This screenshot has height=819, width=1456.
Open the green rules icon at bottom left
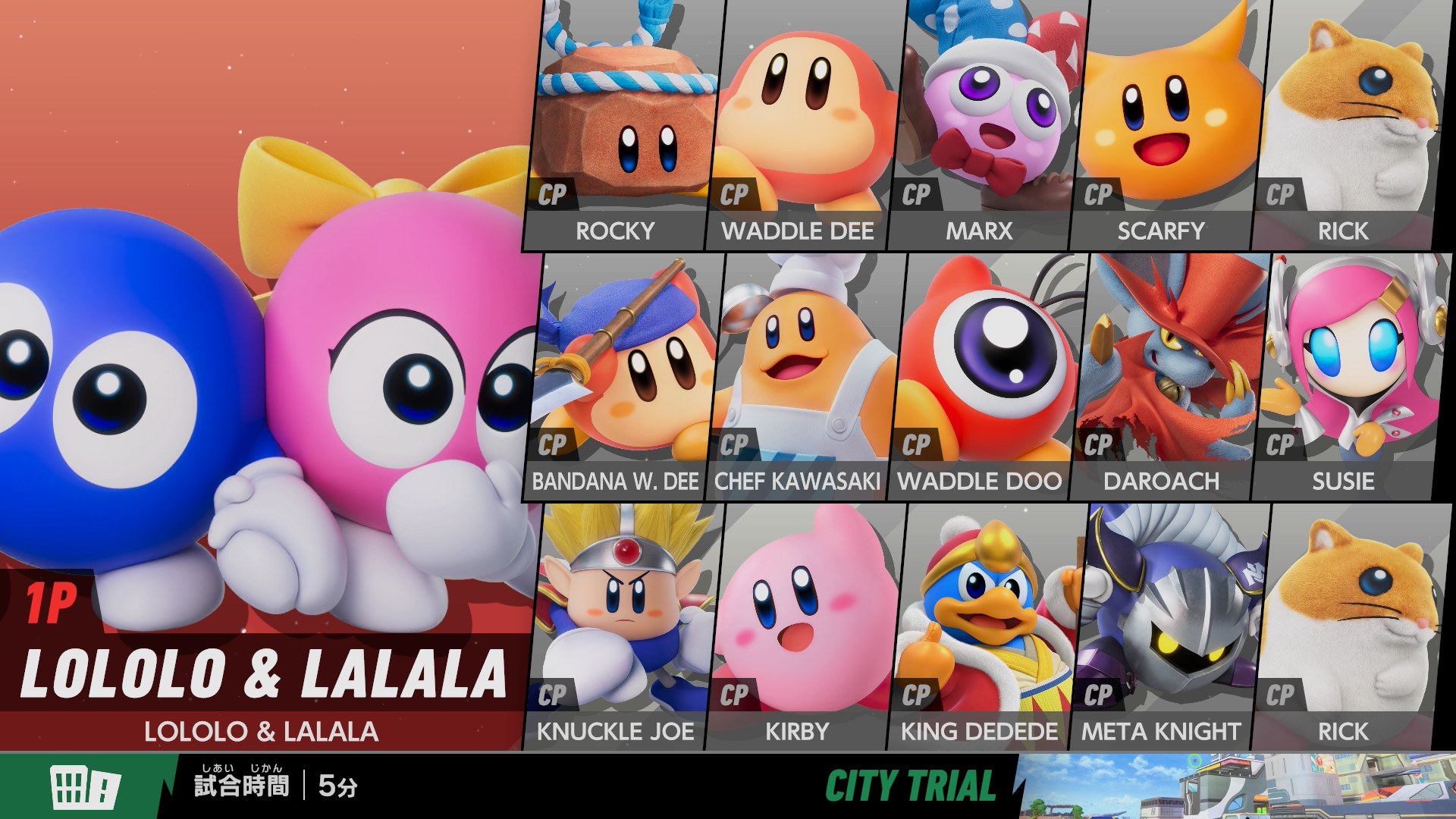pyautogui.click(x=85, y=786)
